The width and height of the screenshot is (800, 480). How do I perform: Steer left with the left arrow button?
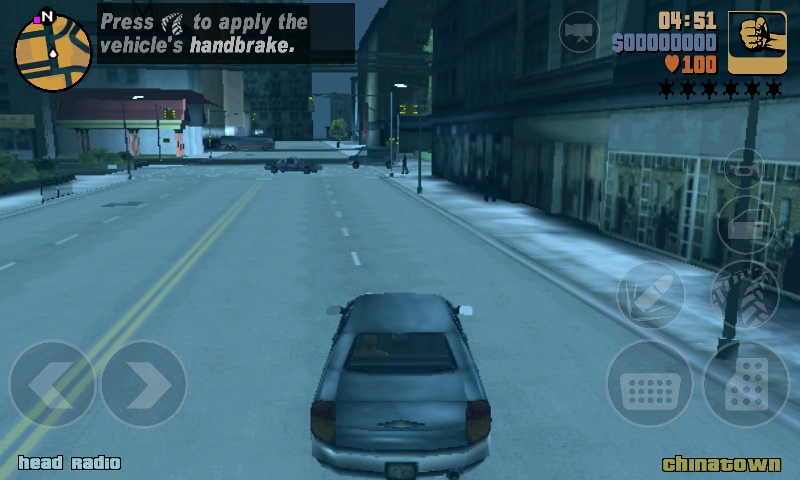[x=52, y=385]
